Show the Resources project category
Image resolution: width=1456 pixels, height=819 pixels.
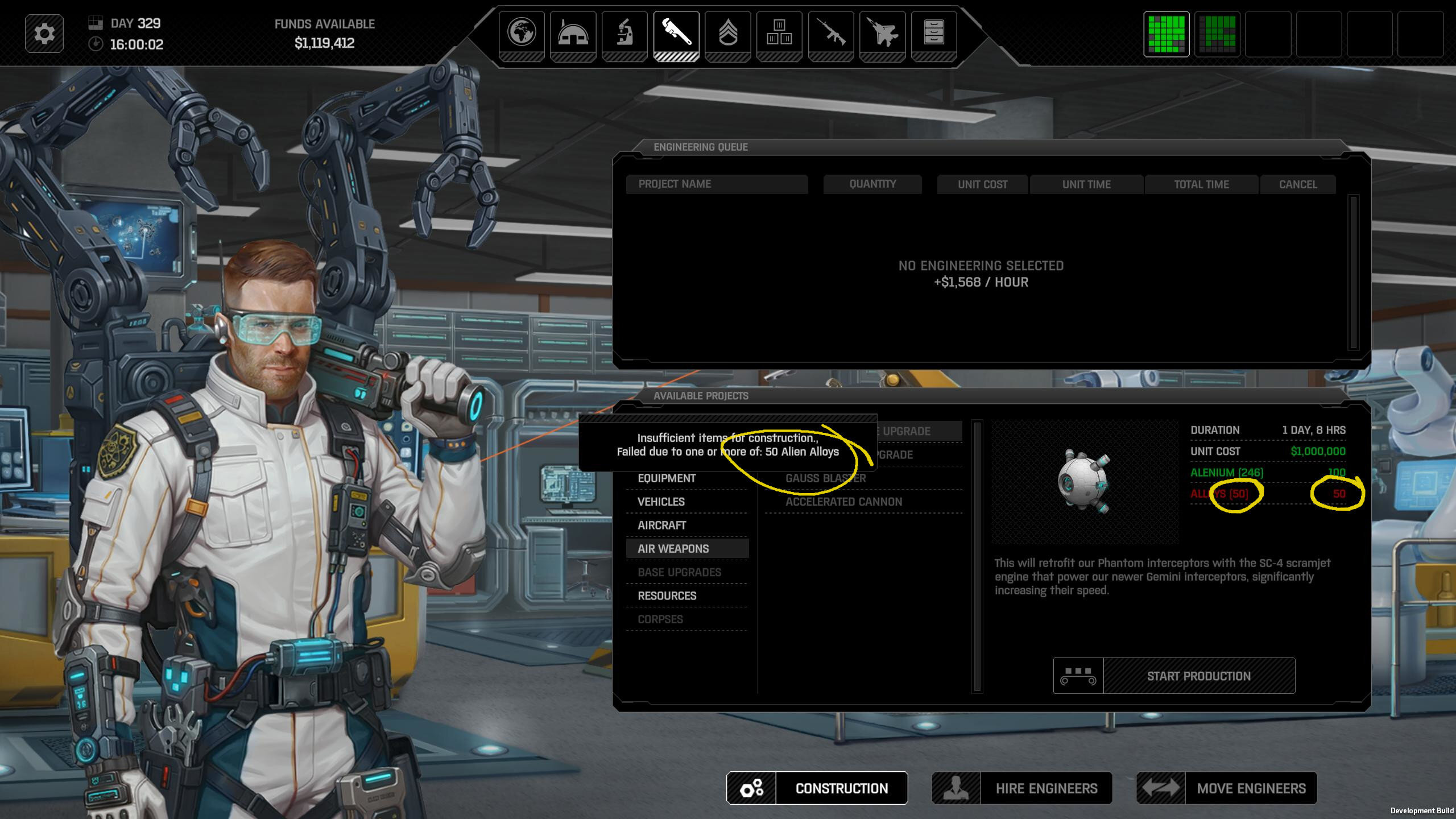667,595
